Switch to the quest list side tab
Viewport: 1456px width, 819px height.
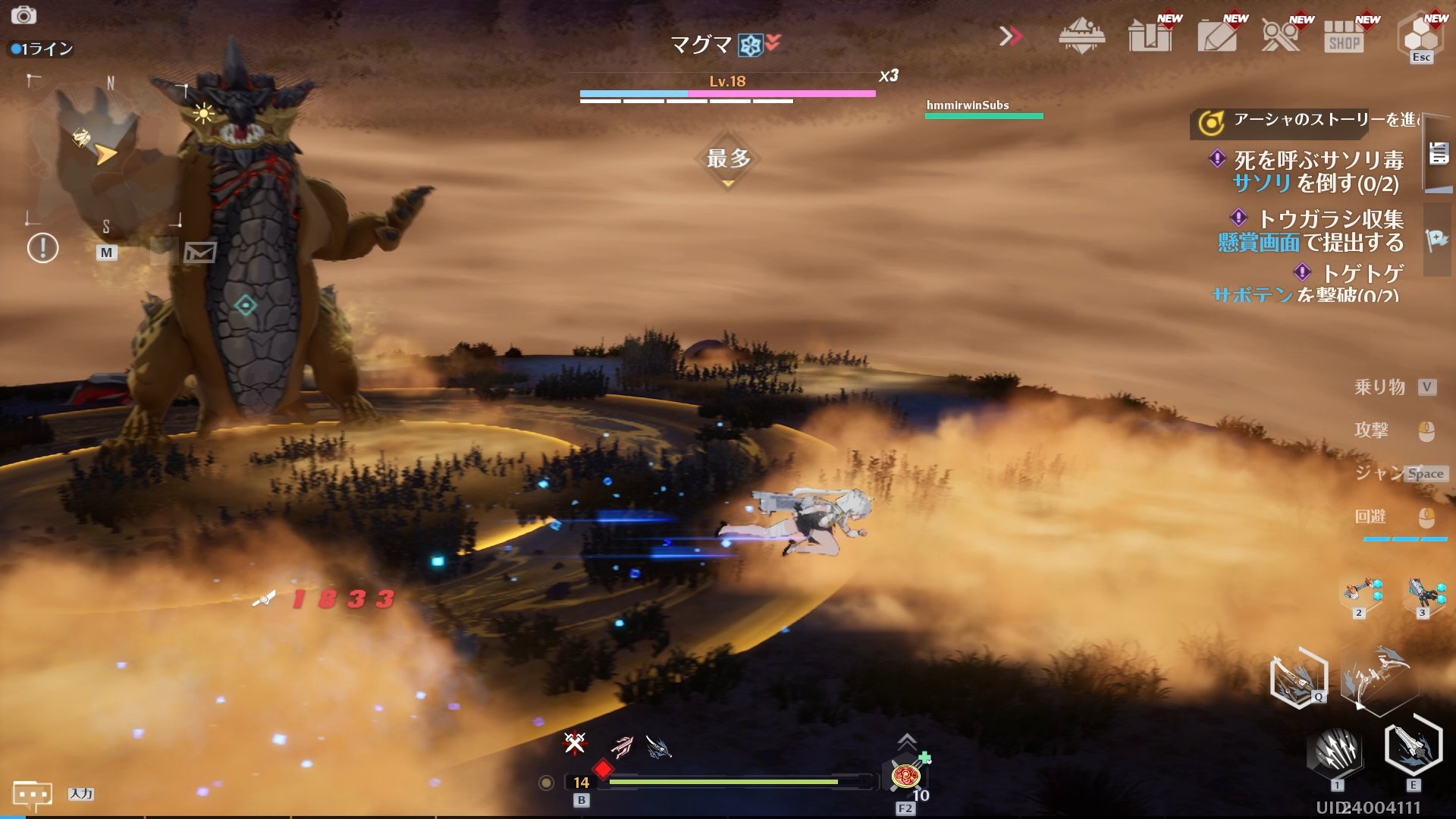tap(1439, 154)
